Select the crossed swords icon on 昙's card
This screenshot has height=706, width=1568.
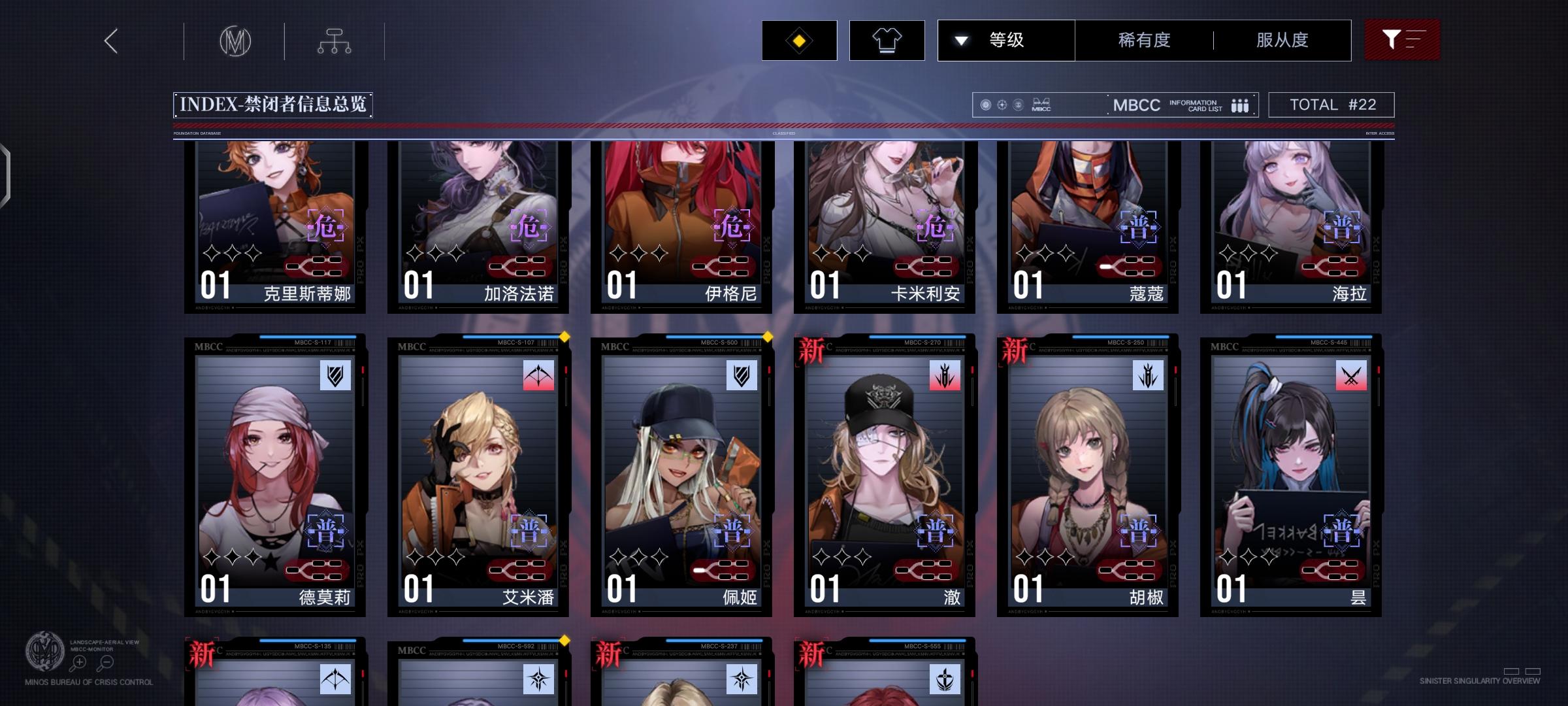[x=1351, y=375]
